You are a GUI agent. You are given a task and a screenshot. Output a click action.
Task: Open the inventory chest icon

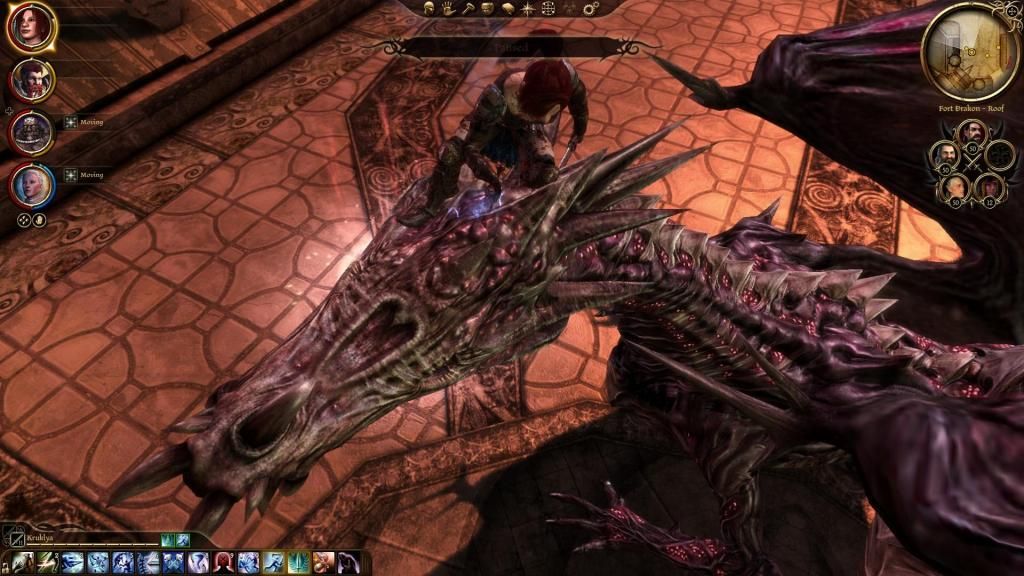pos(489,9)
